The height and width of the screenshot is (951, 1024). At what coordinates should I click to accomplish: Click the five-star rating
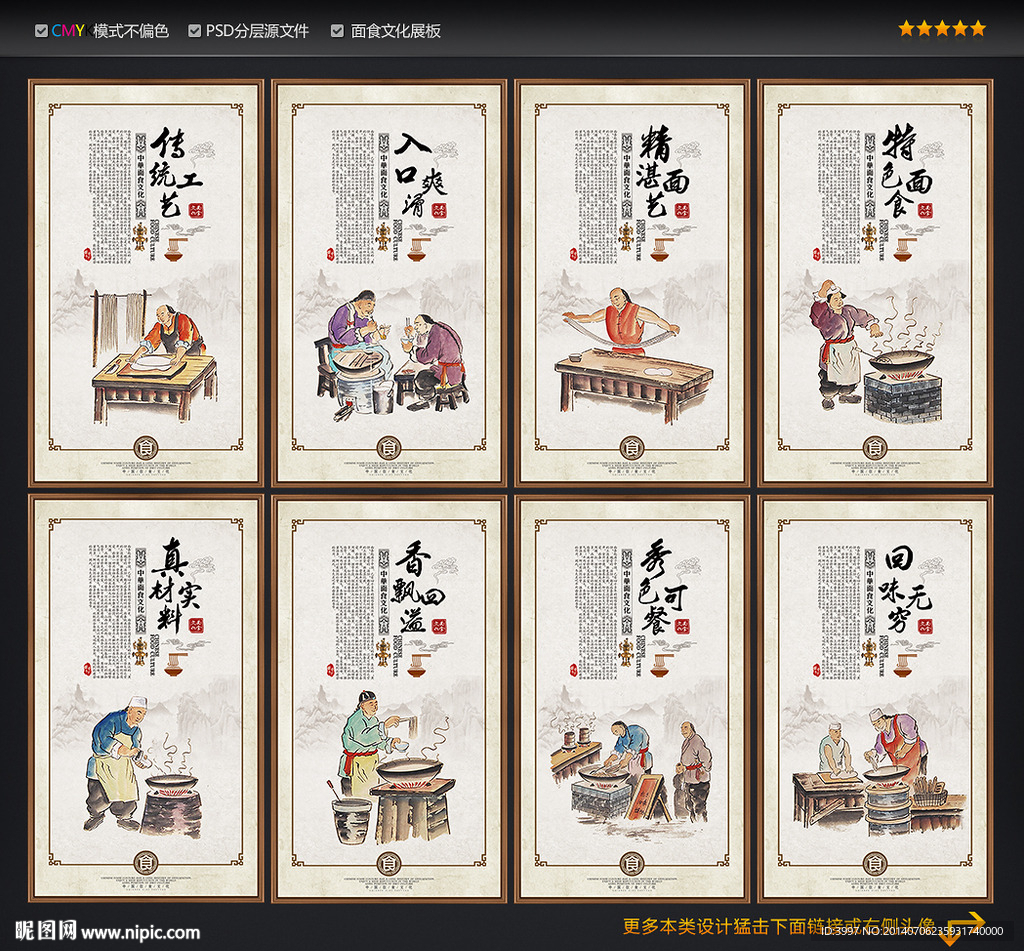coord(941,28)
